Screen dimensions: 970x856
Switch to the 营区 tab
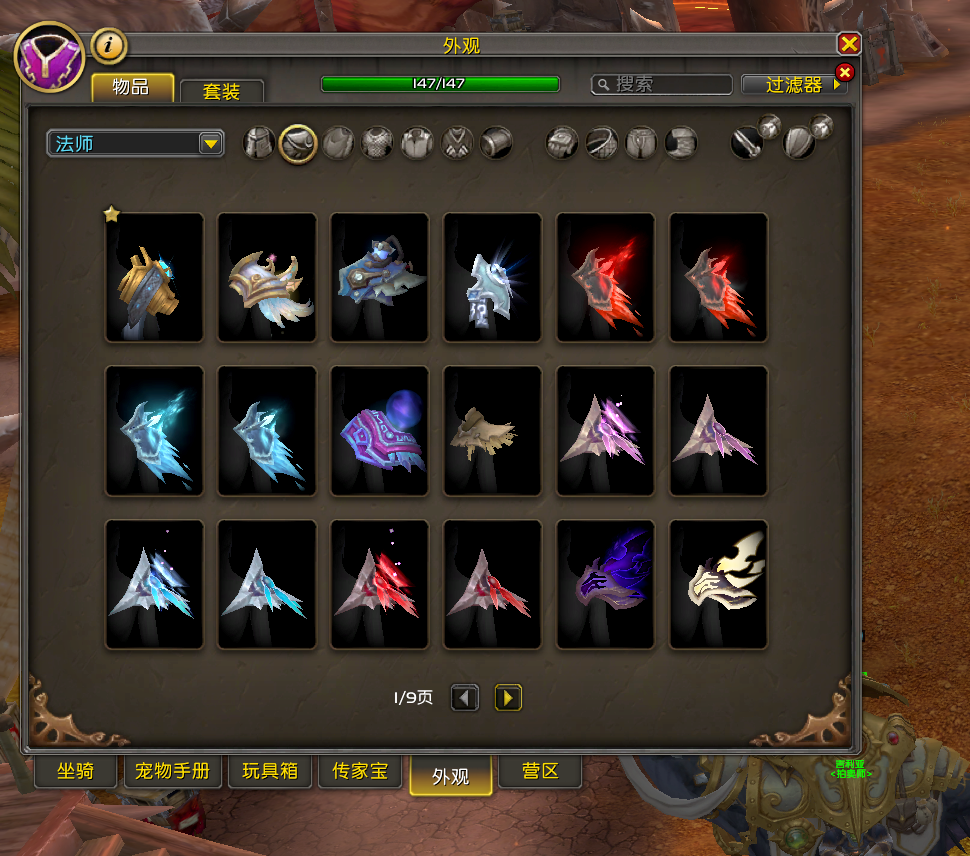click(x=538, y=772)
